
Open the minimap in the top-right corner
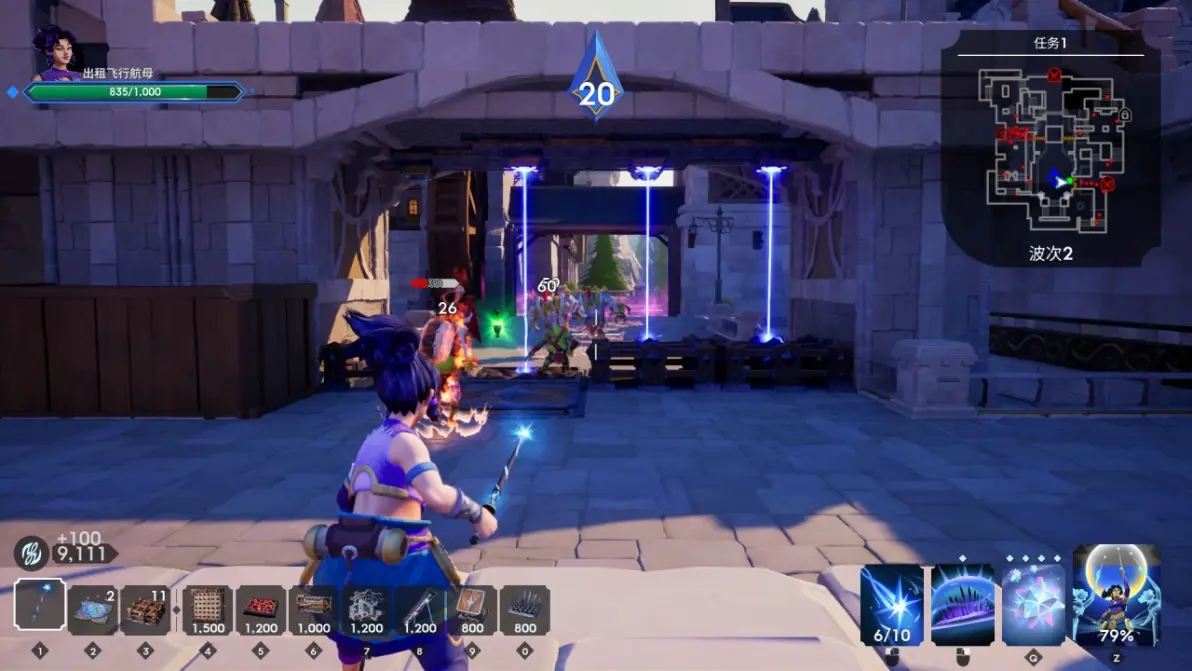(1051, 146)
